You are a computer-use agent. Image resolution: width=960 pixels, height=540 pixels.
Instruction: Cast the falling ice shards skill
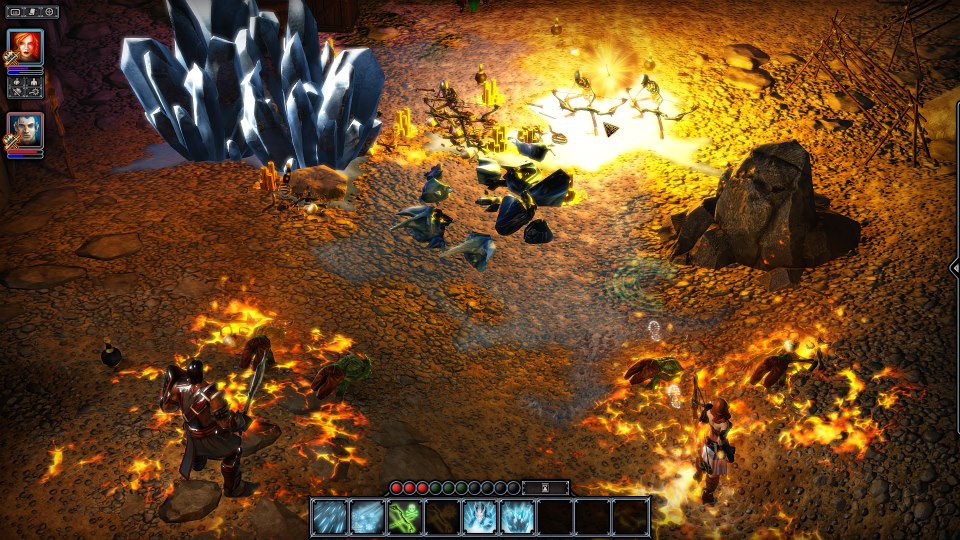329,517
